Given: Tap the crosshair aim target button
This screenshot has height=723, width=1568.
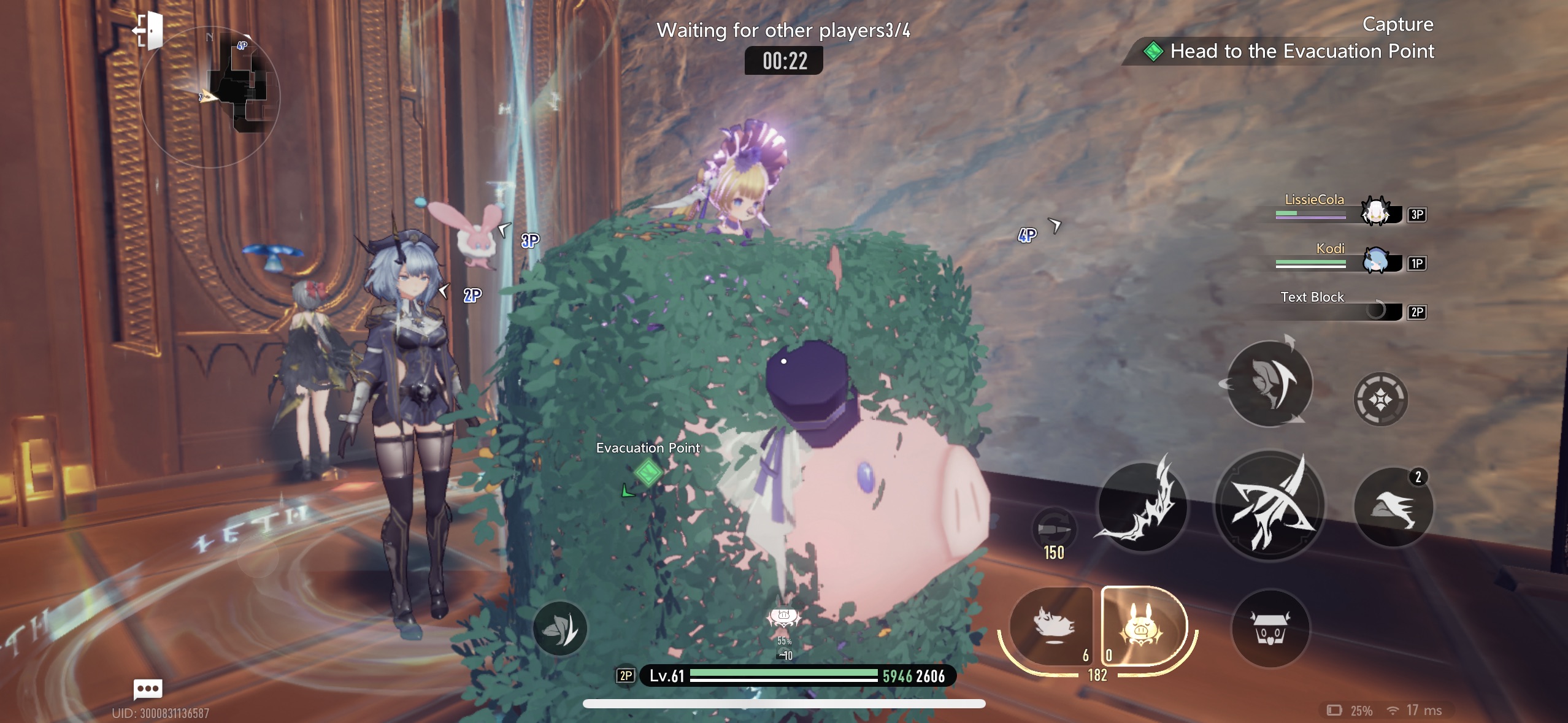Looking at the screenshot, I should coord(1380,399).
